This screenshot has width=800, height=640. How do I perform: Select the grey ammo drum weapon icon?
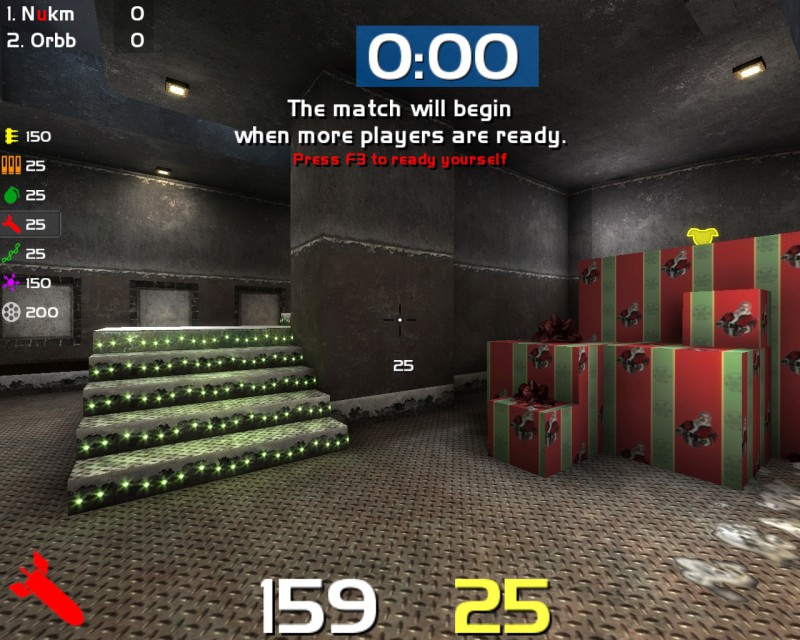[12, 312]
